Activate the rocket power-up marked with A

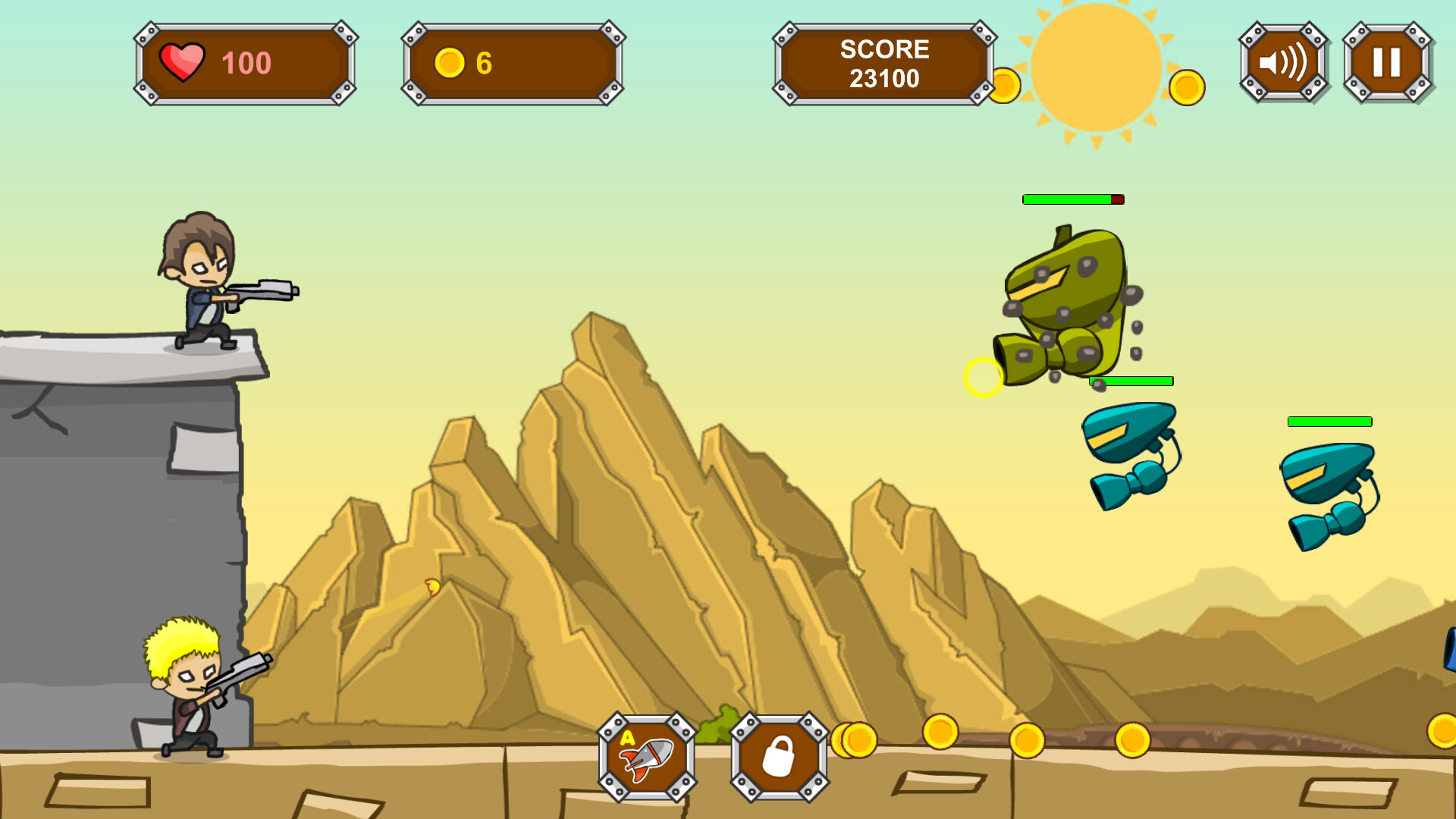[646, 755]
